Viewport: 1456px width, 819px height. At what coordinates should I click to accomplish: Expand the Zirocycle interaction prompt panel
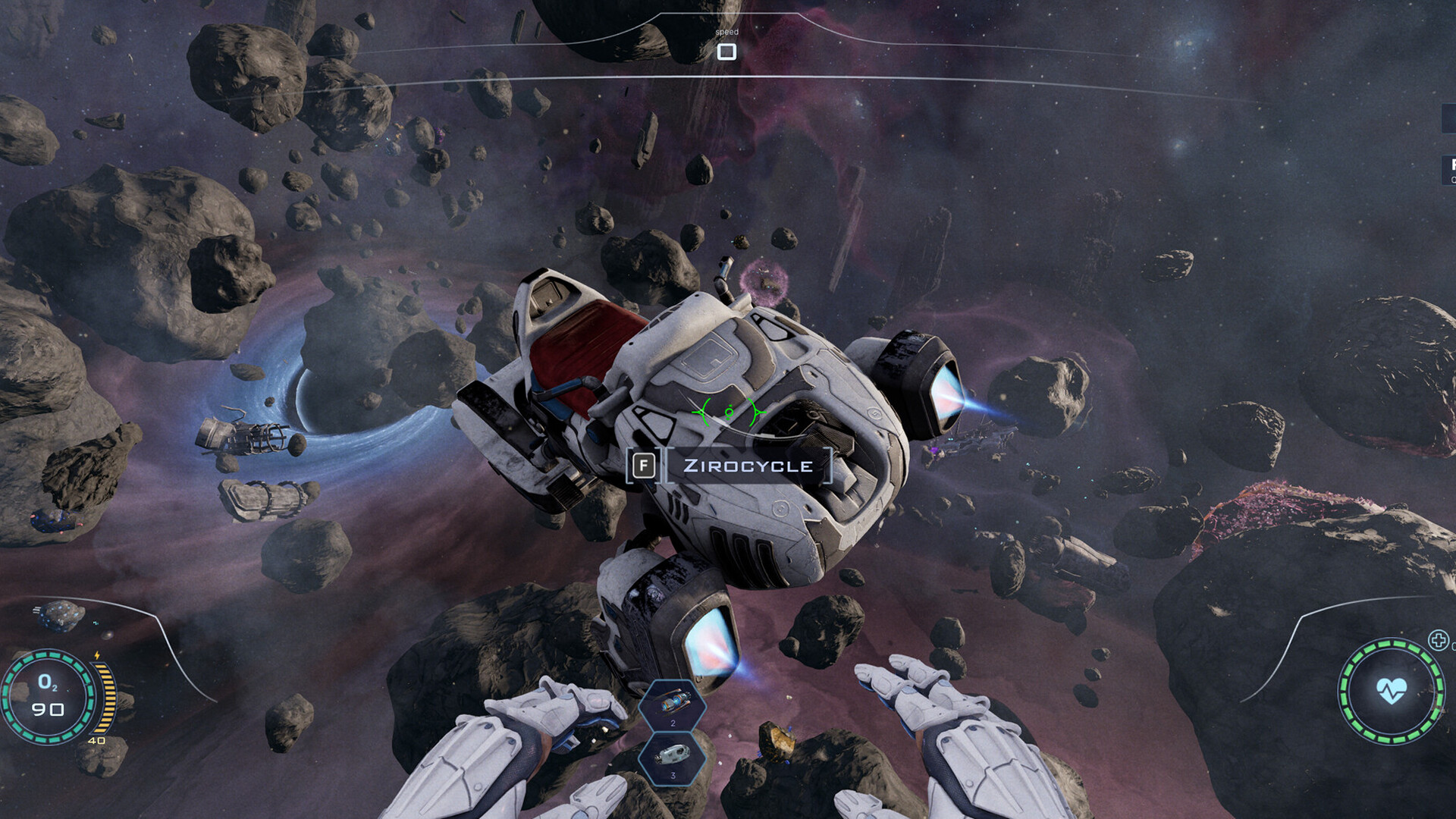(747, 464)
